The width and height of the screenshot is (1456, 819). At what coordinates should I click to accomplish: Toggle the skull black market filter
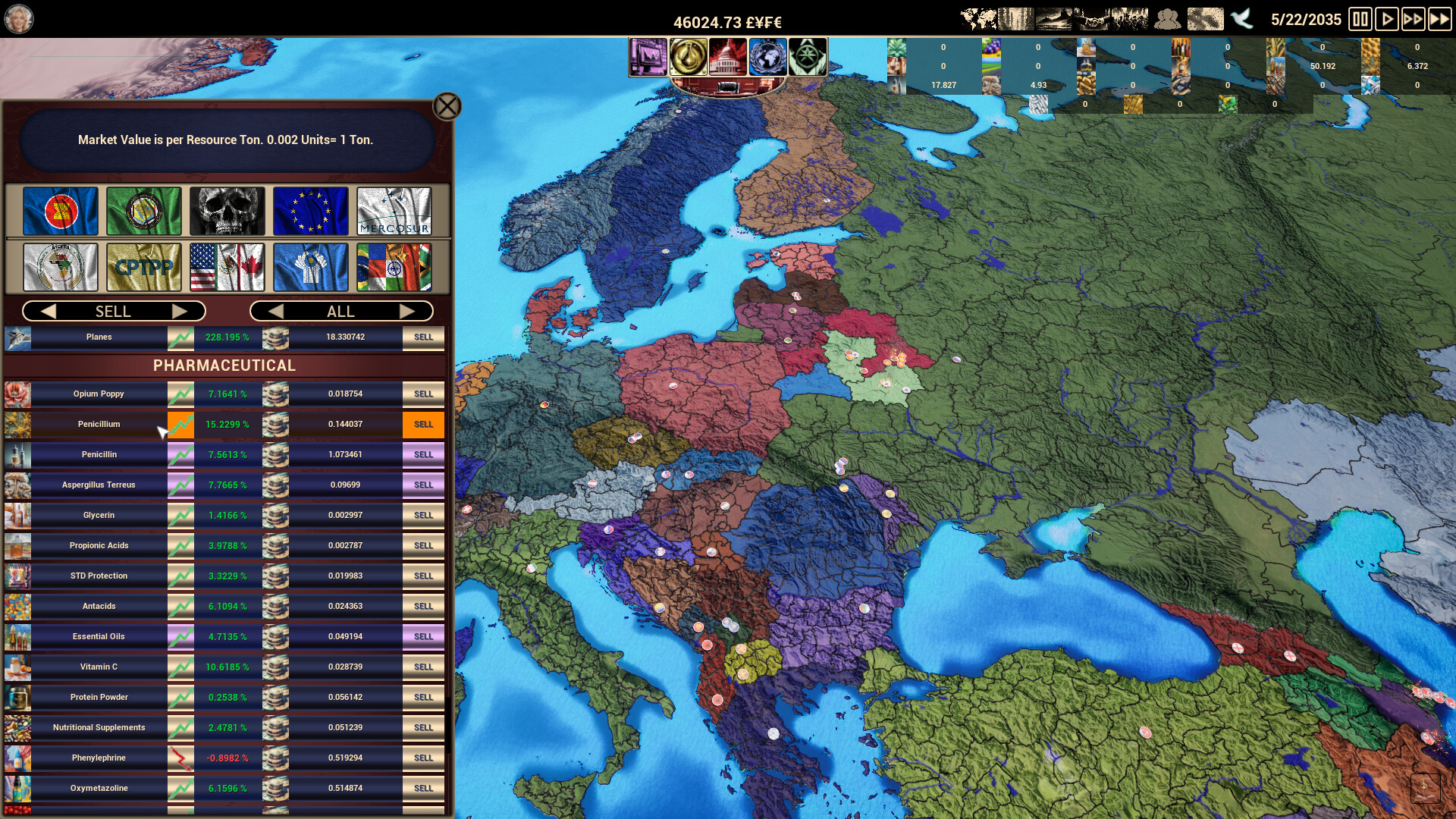point(227,212)
